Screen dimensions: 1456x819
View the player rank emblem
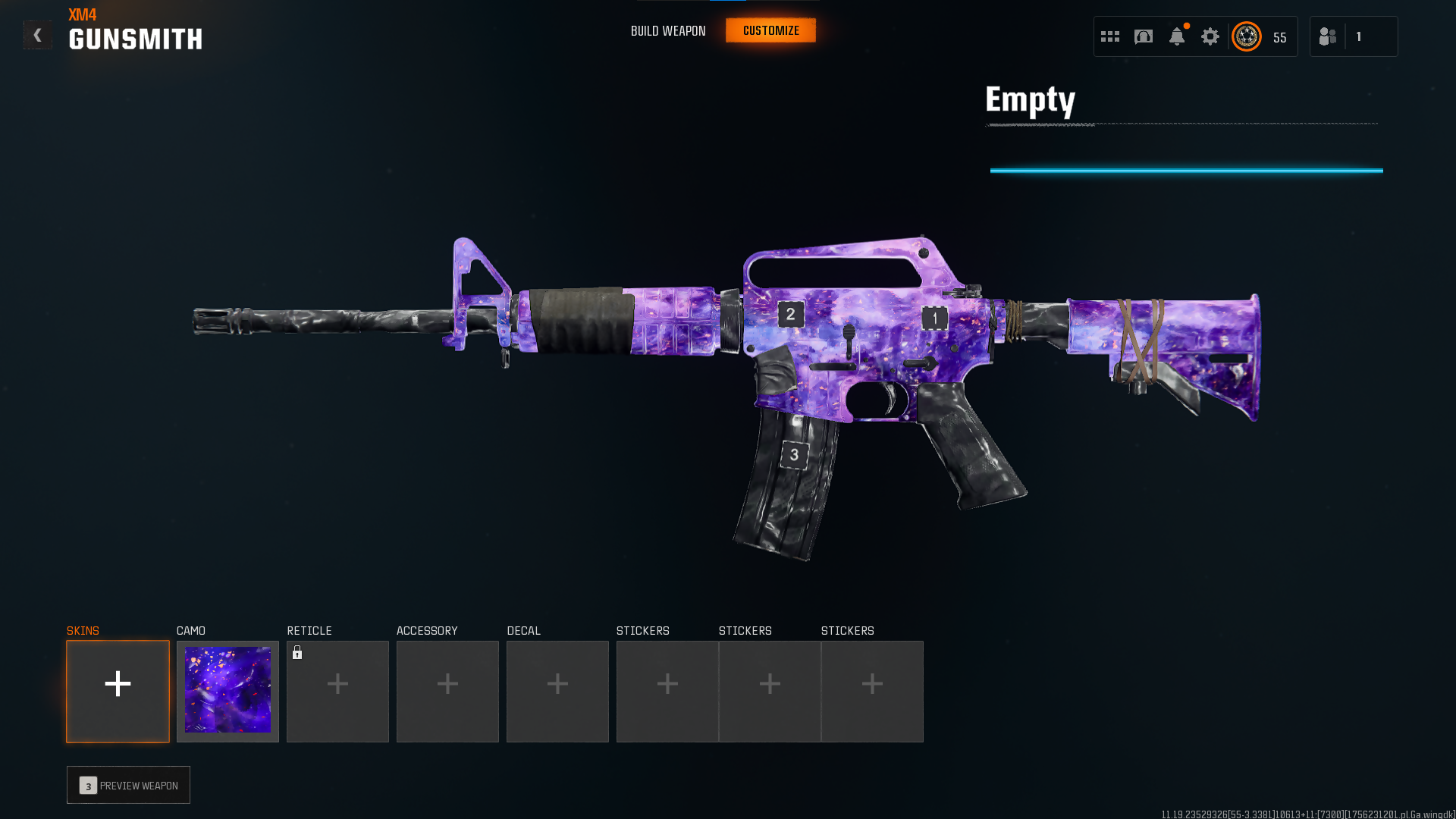click(x=1247, y=36)
